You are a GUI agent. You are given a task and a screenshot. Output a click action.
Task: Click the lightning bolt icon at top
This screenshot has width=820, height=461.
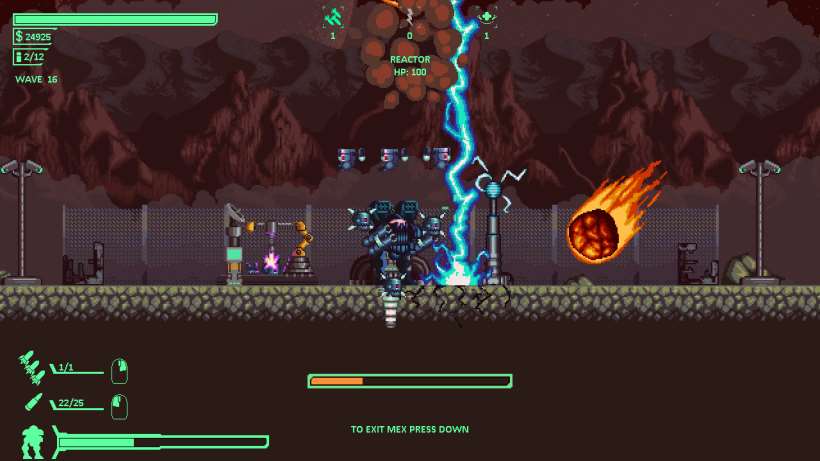pyautogui.click(x=409, y=16)
